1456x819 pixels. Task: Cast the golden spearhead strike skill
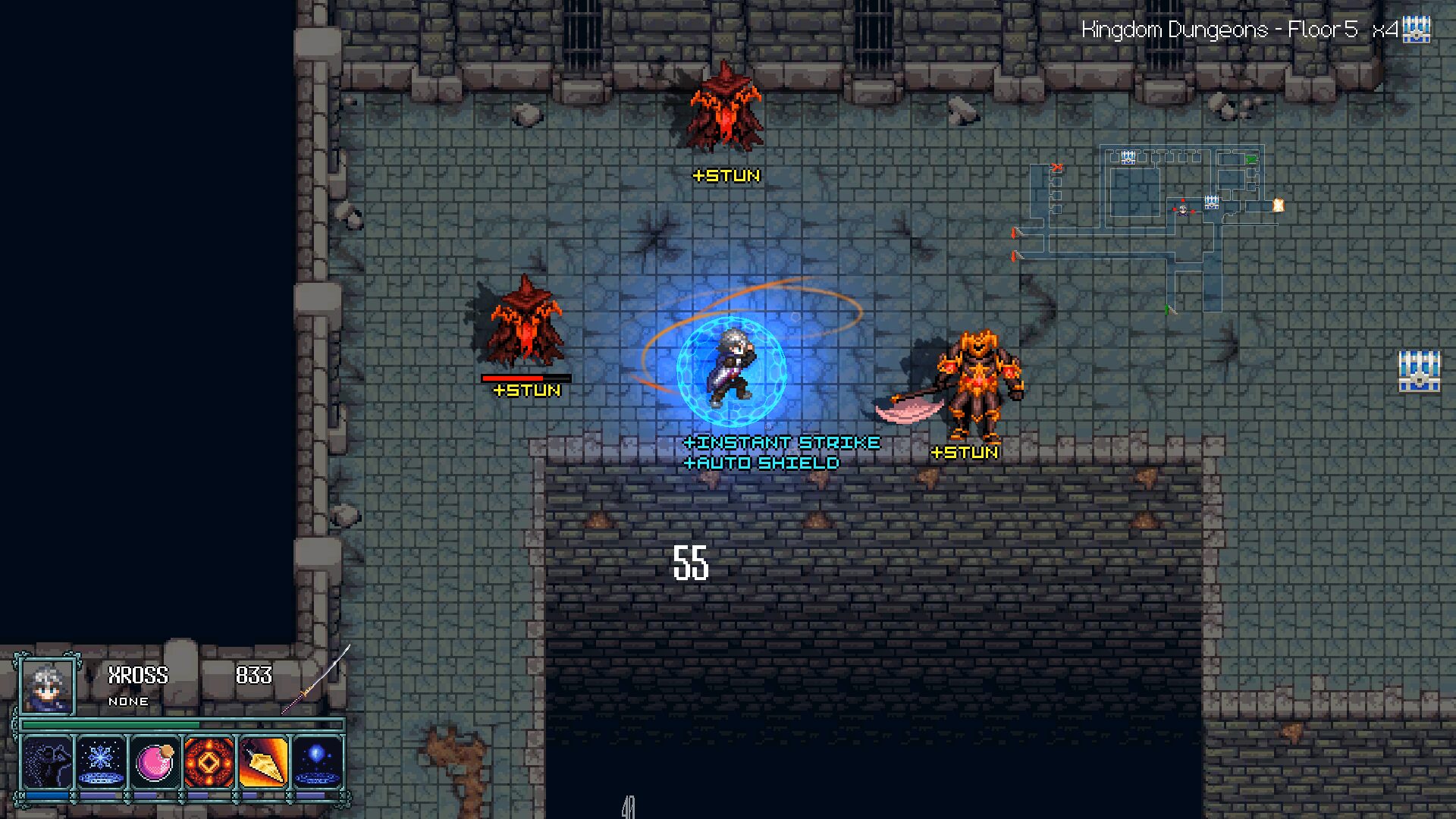tap(263, 761)
